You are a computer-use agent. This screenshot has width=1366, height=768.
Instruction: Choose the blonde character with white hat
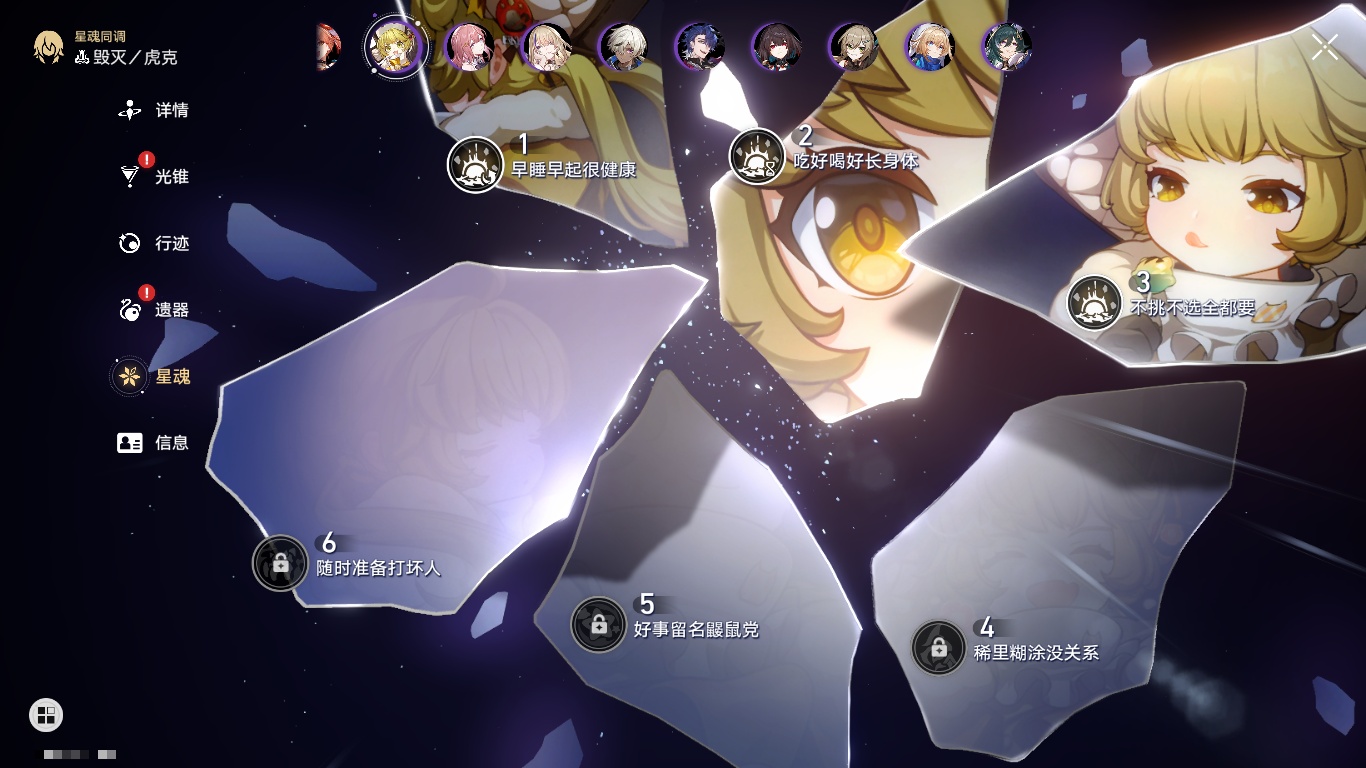pos(930,47)
